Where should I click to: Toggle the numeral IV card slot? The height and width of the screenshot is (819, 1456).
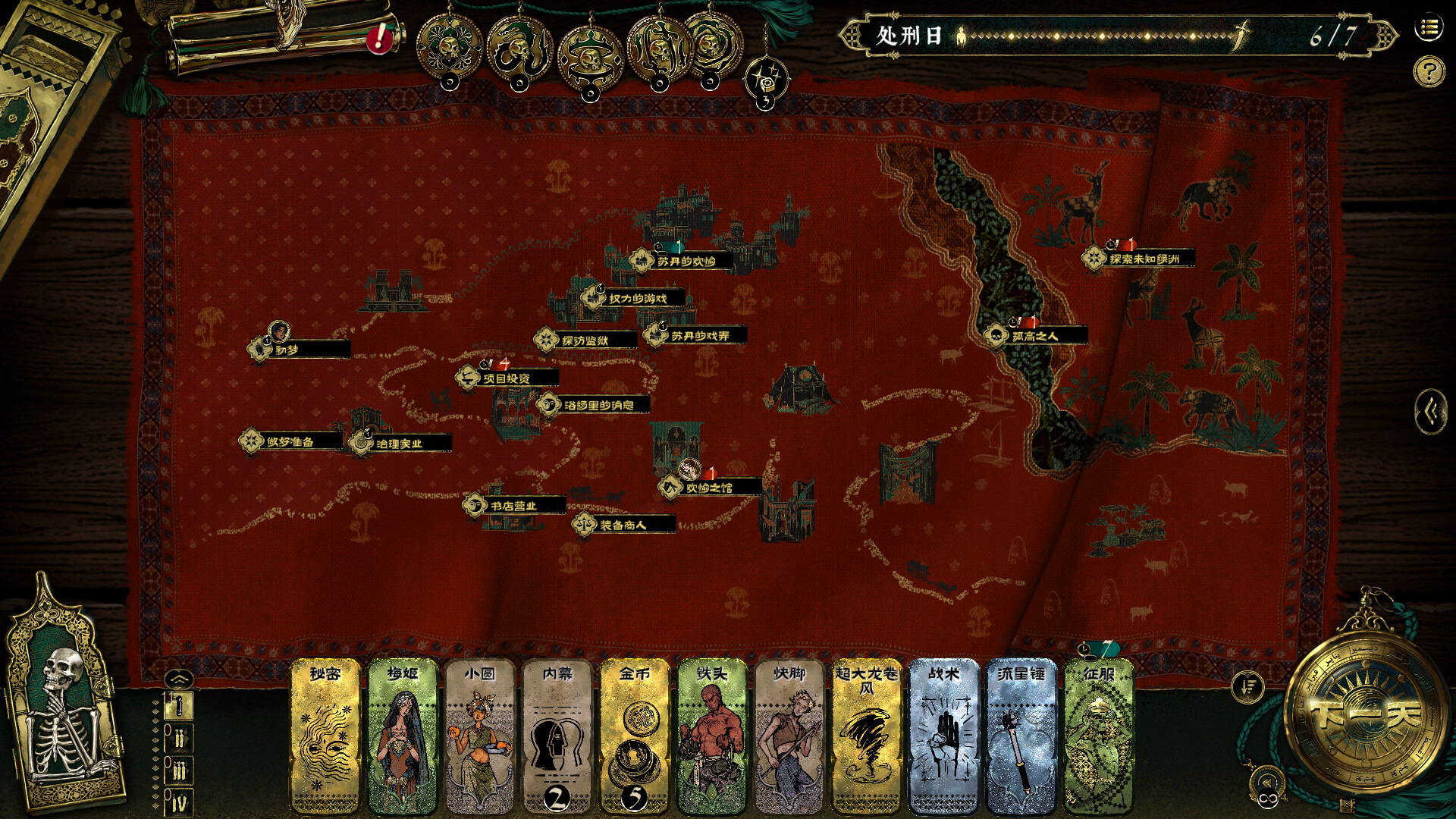(x=179, y=801)
